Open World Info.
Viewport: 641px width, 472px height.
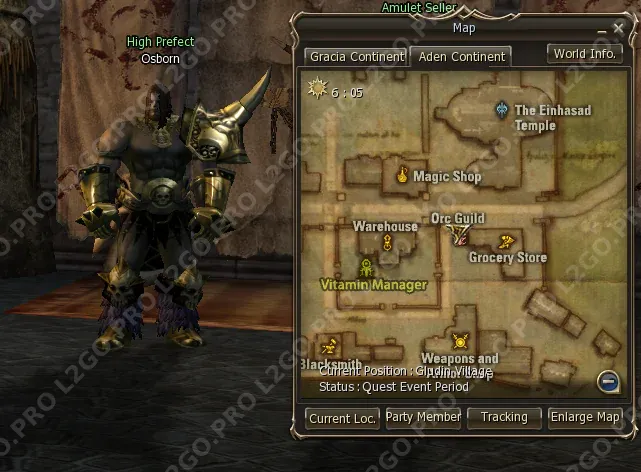click(585, 54)
